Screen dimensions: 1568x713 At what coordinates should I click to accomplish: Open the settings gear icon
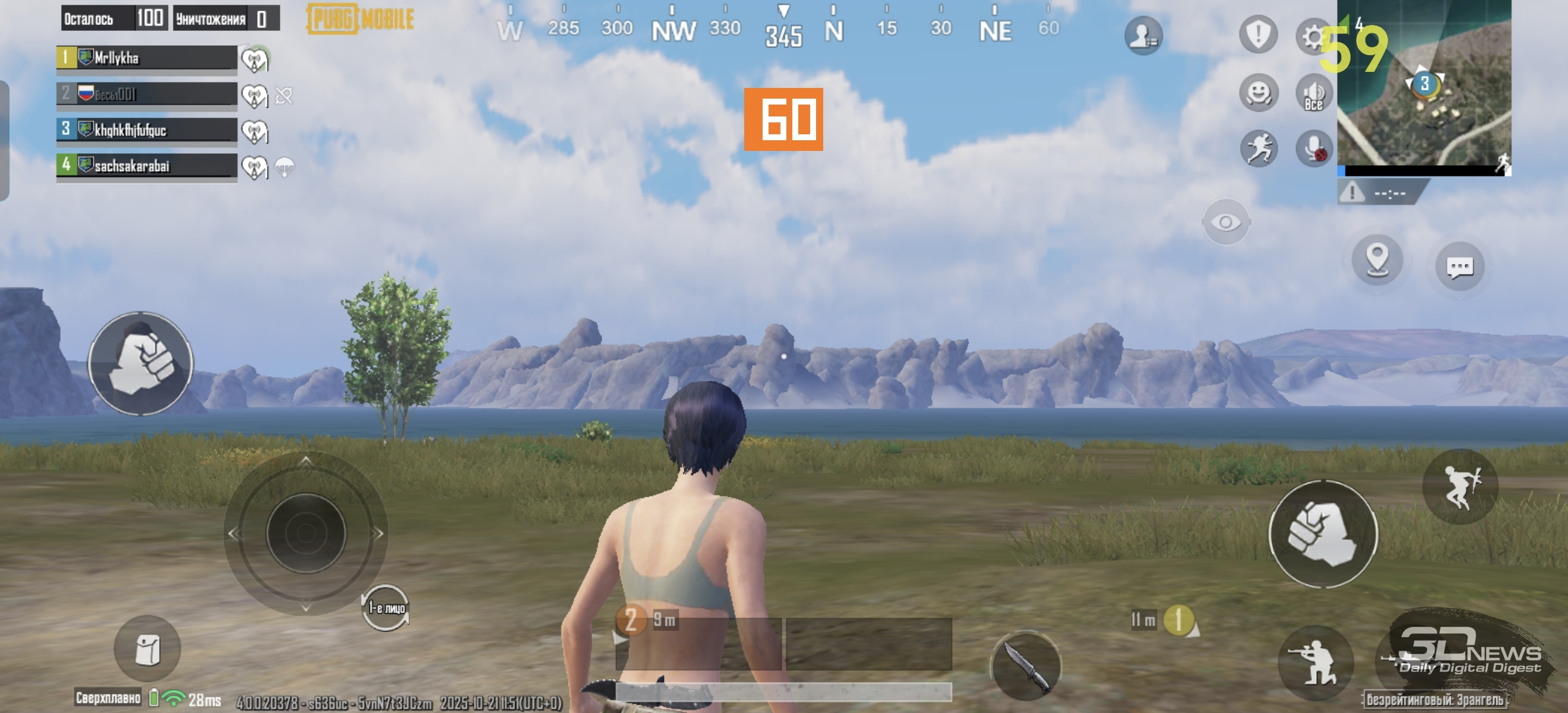click(1313, 37)
